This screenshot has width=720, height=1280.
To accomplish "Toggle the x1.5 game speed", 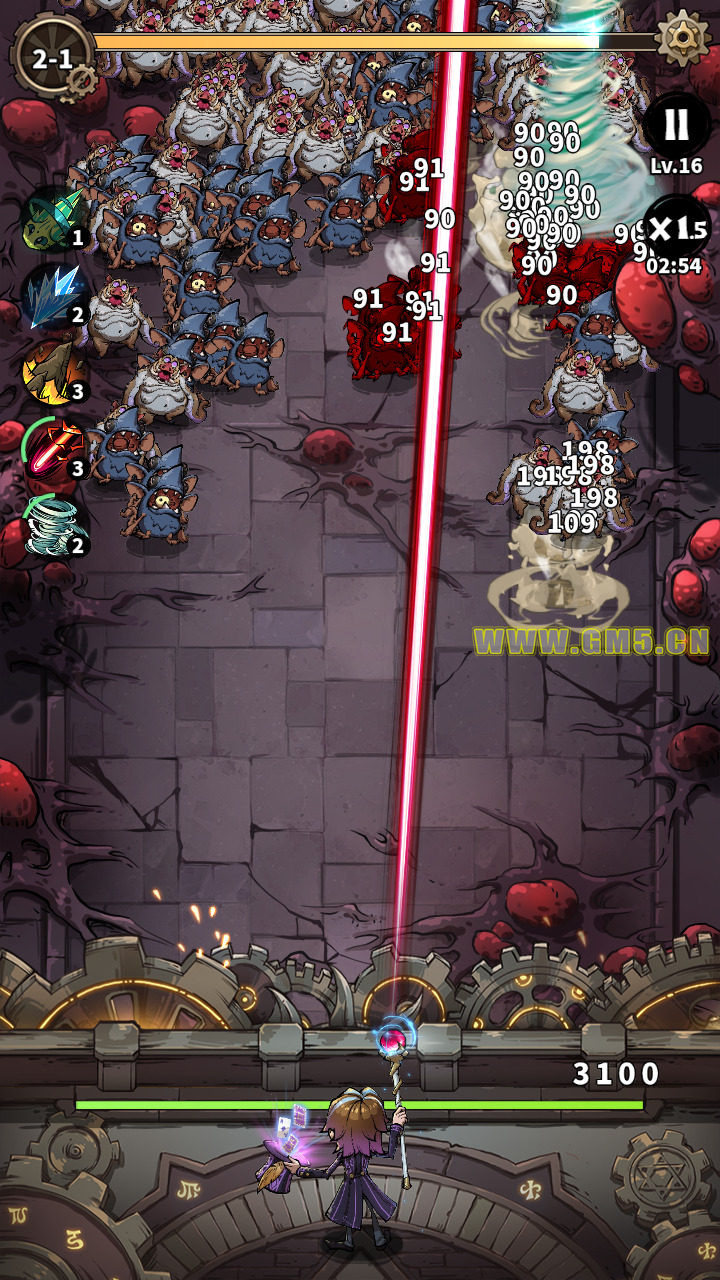I will 676,229.
